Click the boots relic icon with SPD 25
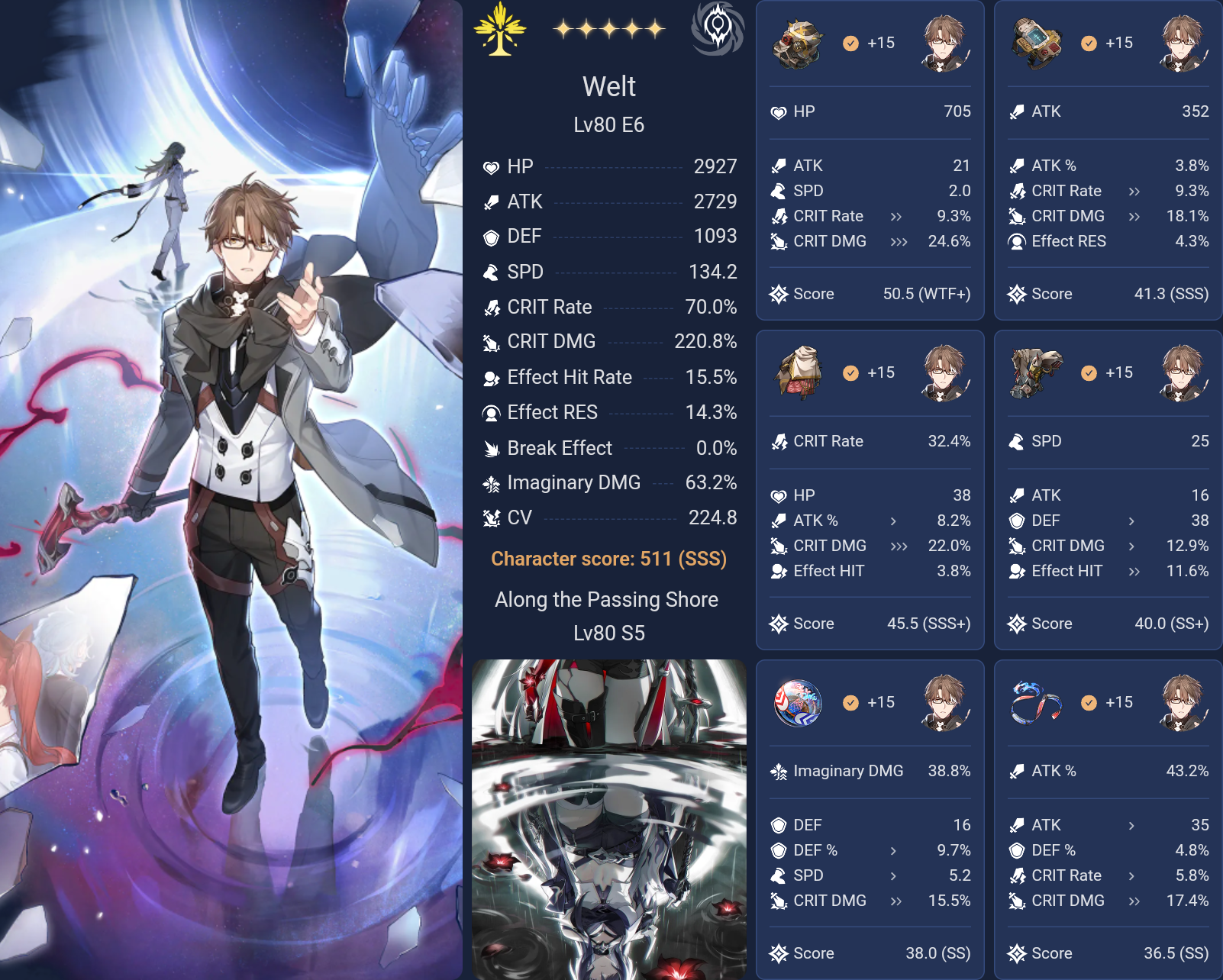Viewport: 1223px width, 980px height. [1037, 373]
